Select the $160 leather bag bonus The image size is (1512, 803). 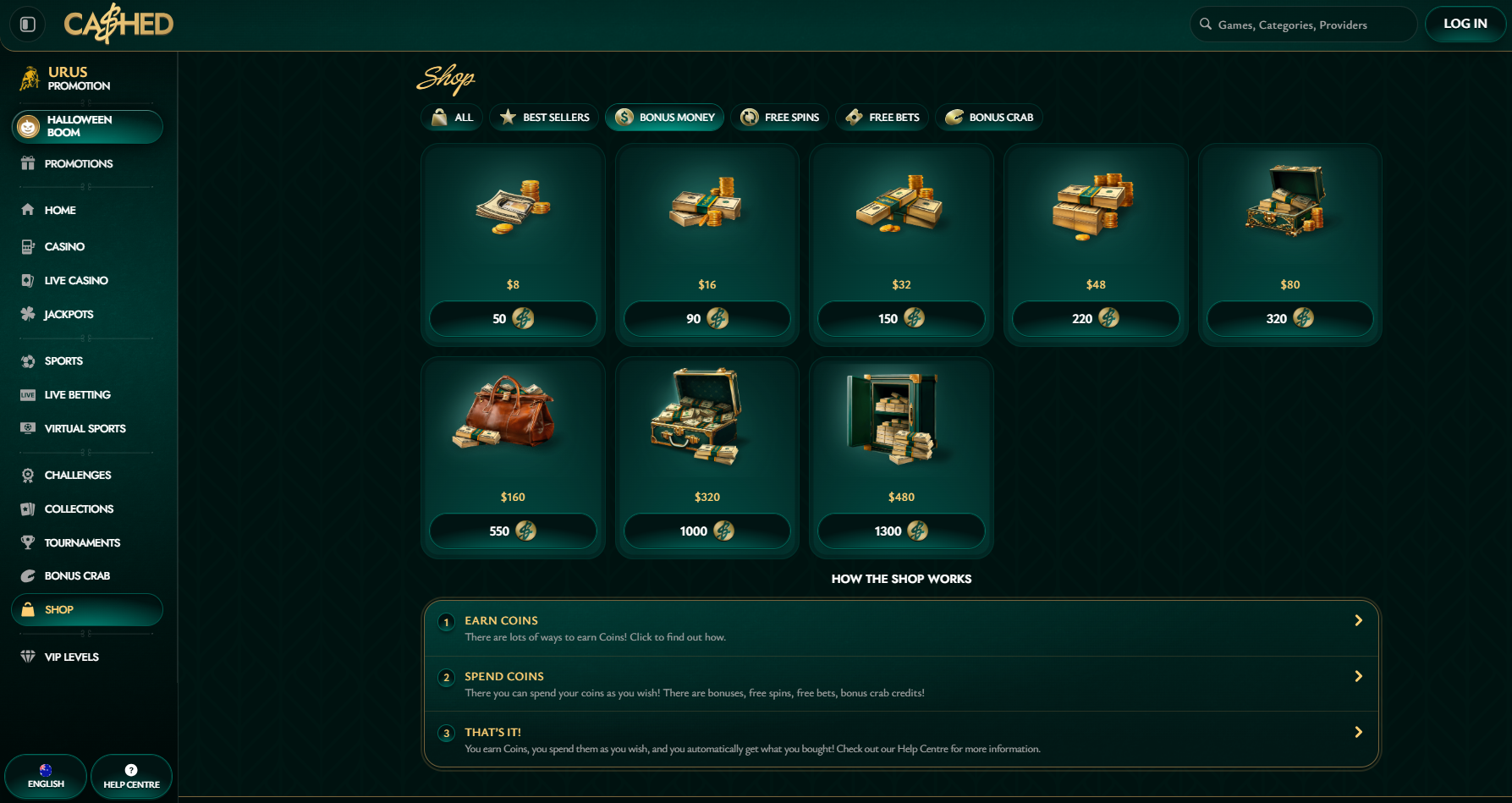tap(513, 531)
